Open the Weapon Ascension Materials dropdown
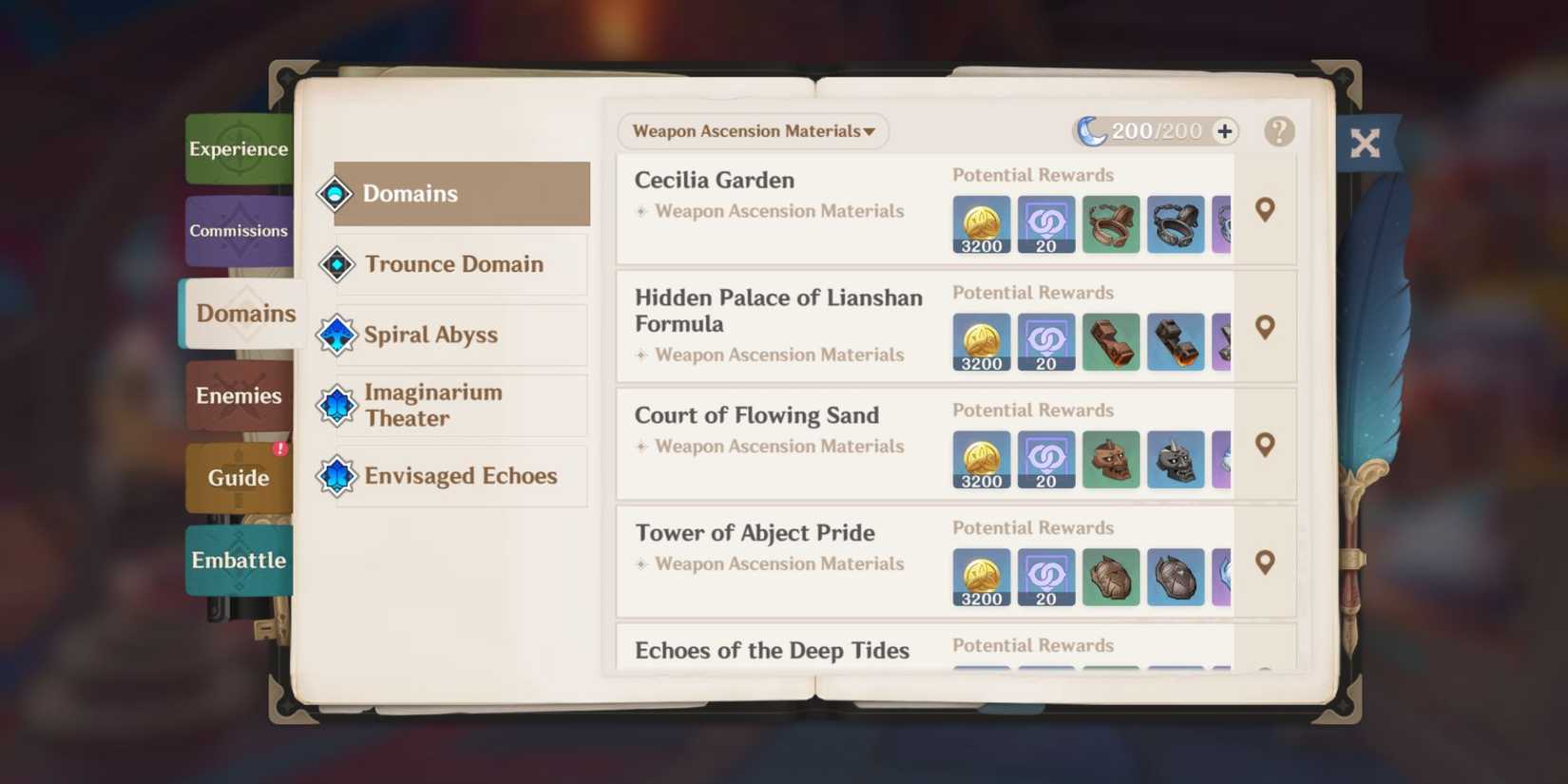This screenshot has height=784, width=1568. [x=753, y=131]
